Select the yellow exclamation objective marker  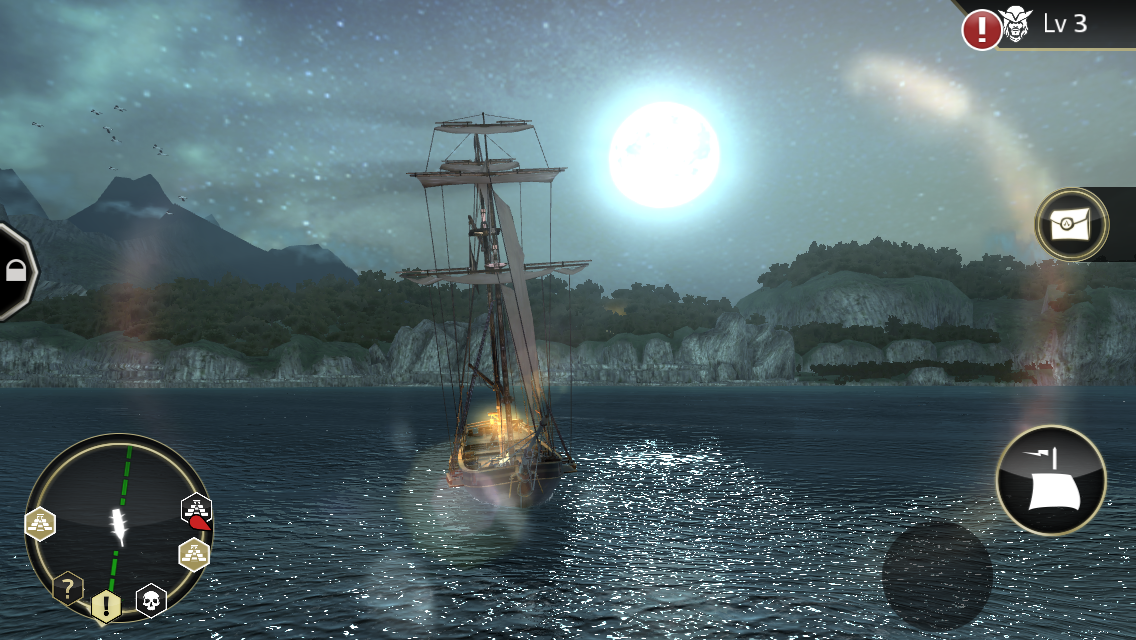(106, 606)
